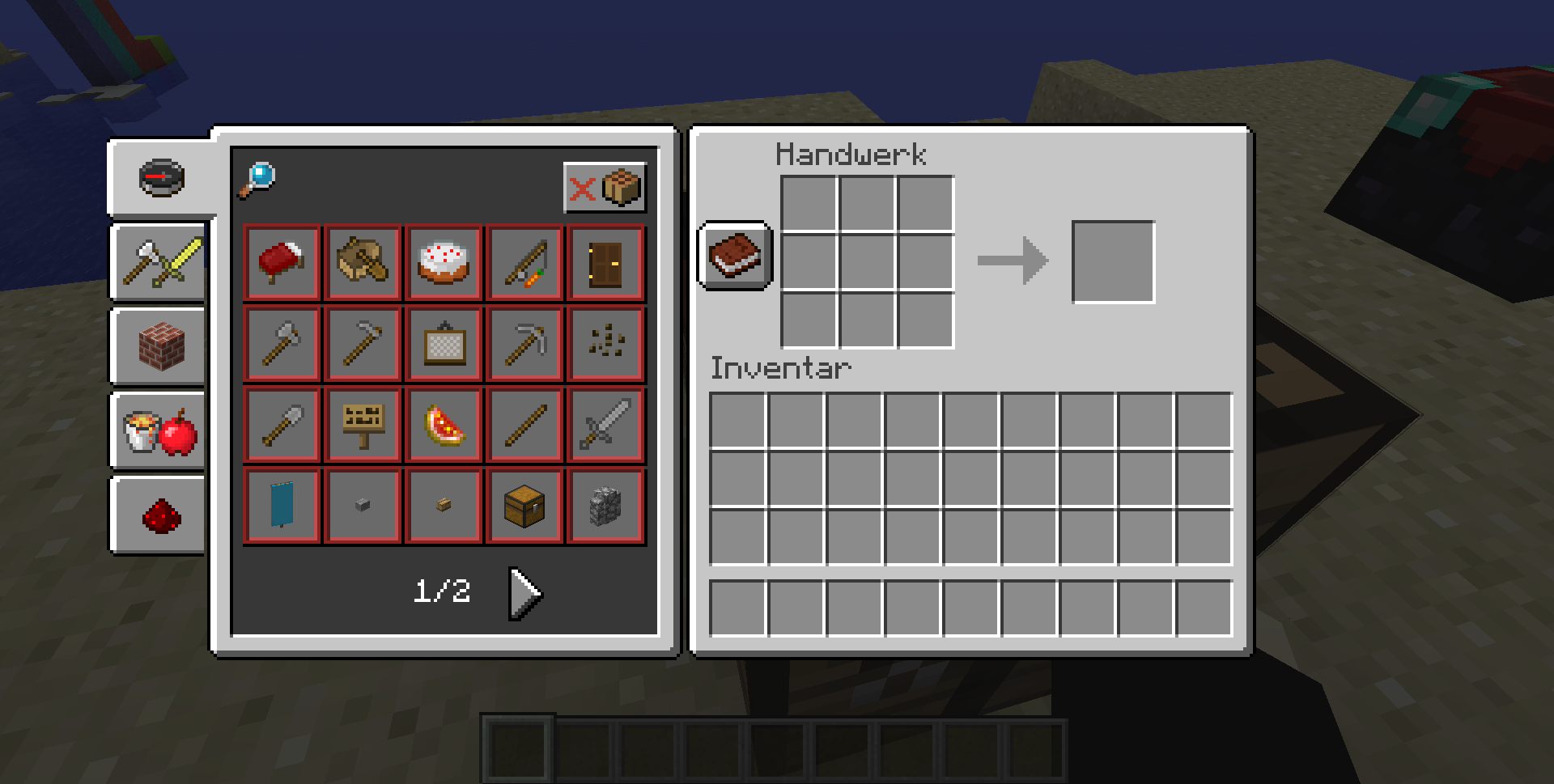Choose the red bed recipe

coord(282,263)
